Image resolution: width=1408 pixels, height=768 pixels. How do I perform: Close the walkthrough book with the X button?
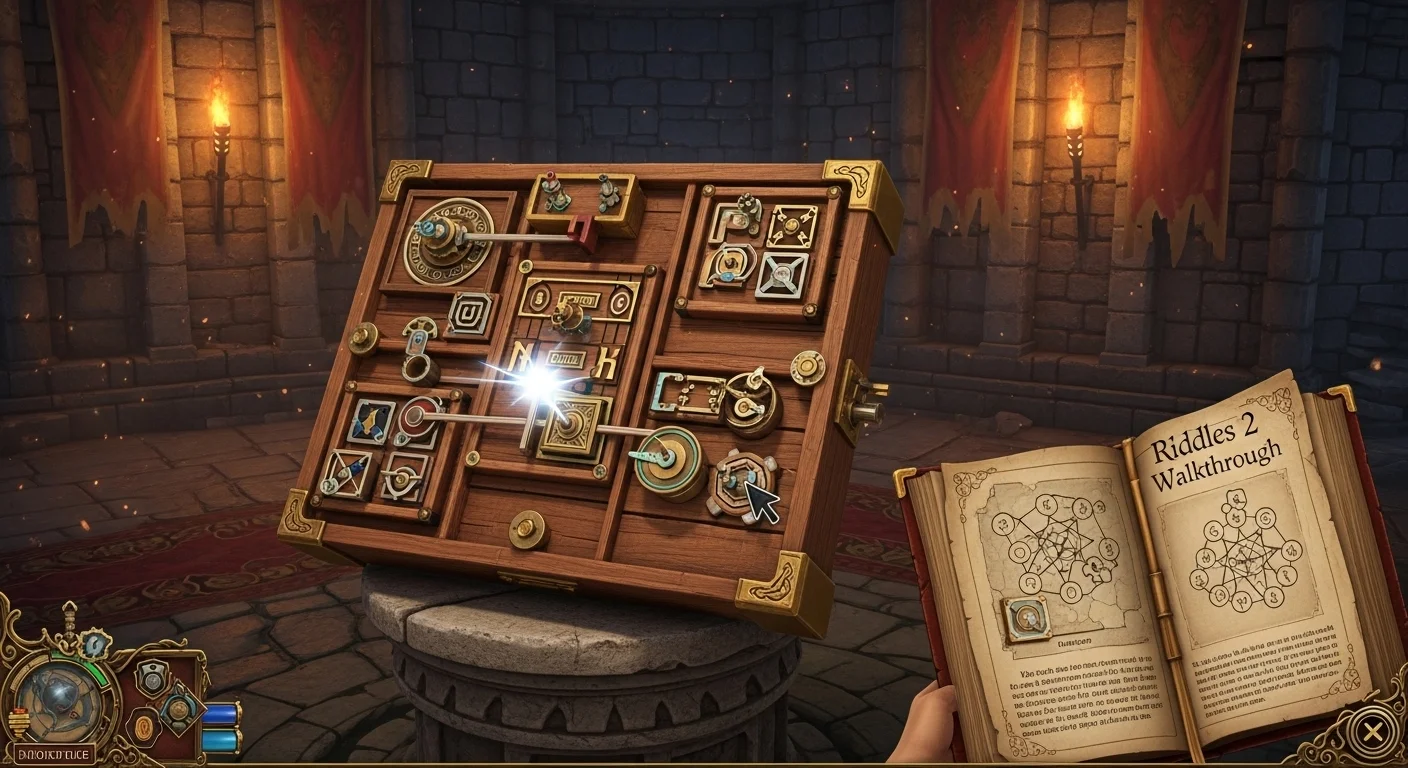(x=1371, y=733)
